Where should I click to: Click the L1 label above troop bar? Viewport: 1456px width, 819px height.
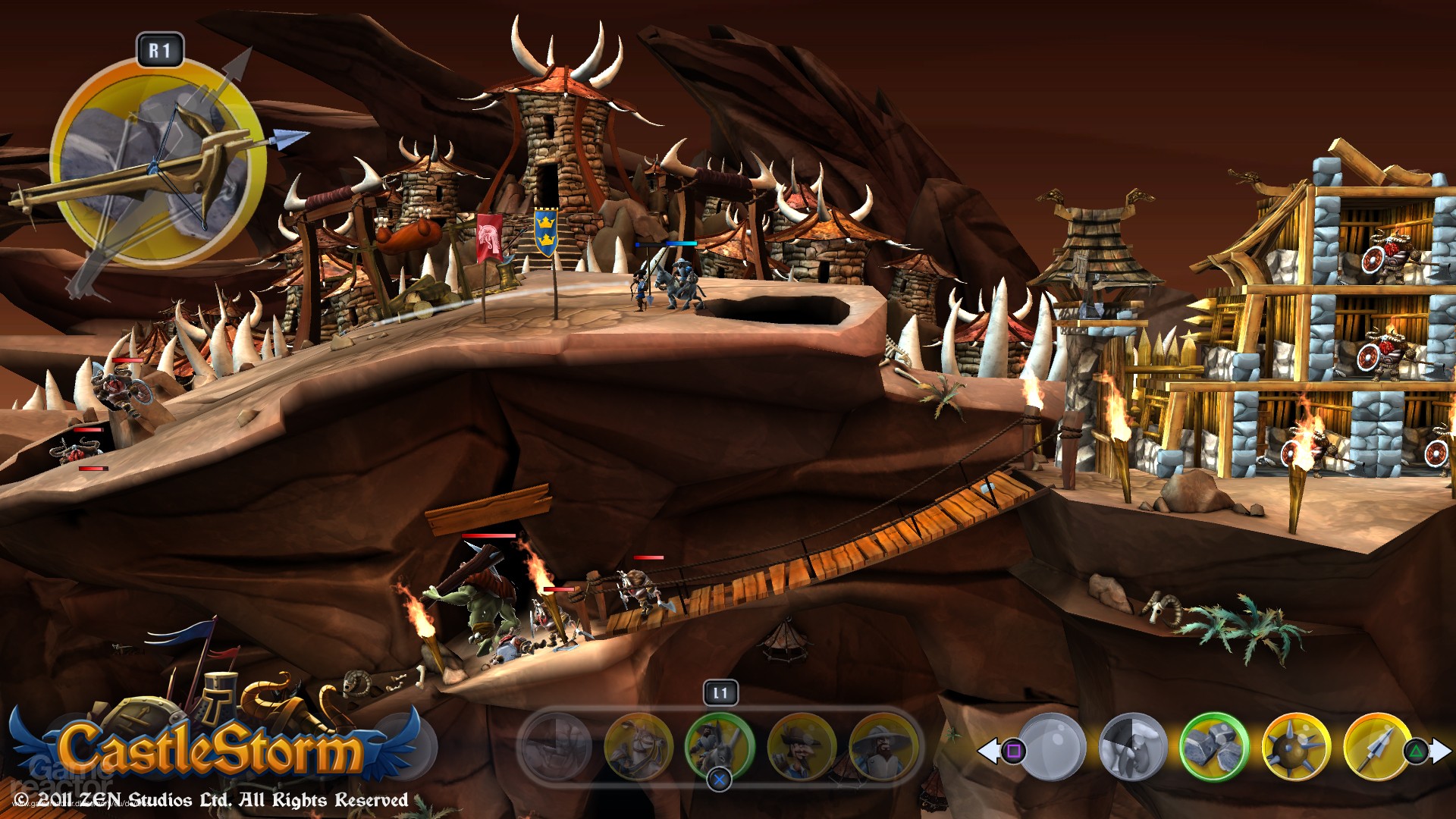tap(721, 692)
